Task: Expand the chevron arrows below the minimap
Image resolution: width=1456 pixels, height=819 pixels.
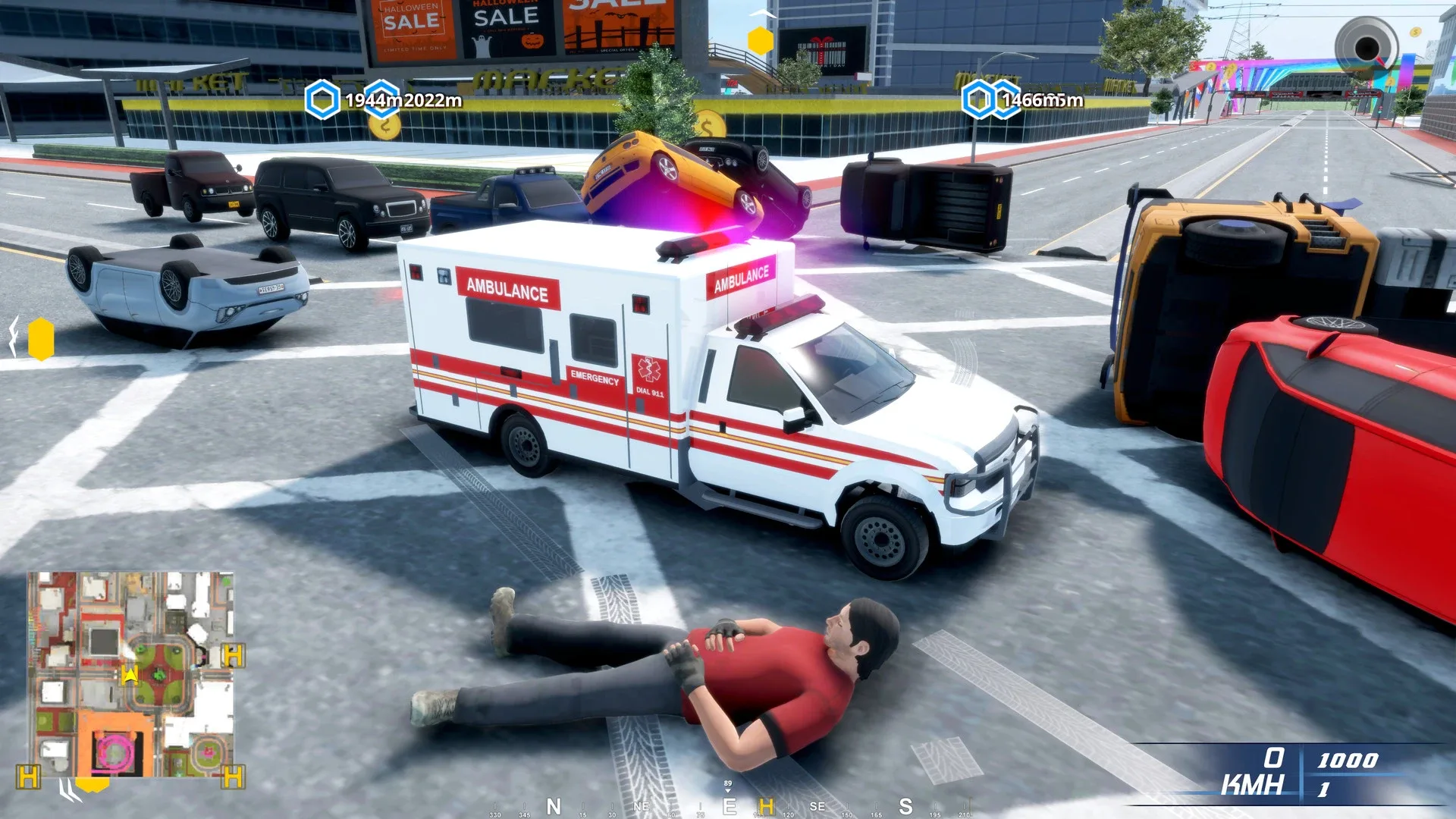Action: coord(68,791)
